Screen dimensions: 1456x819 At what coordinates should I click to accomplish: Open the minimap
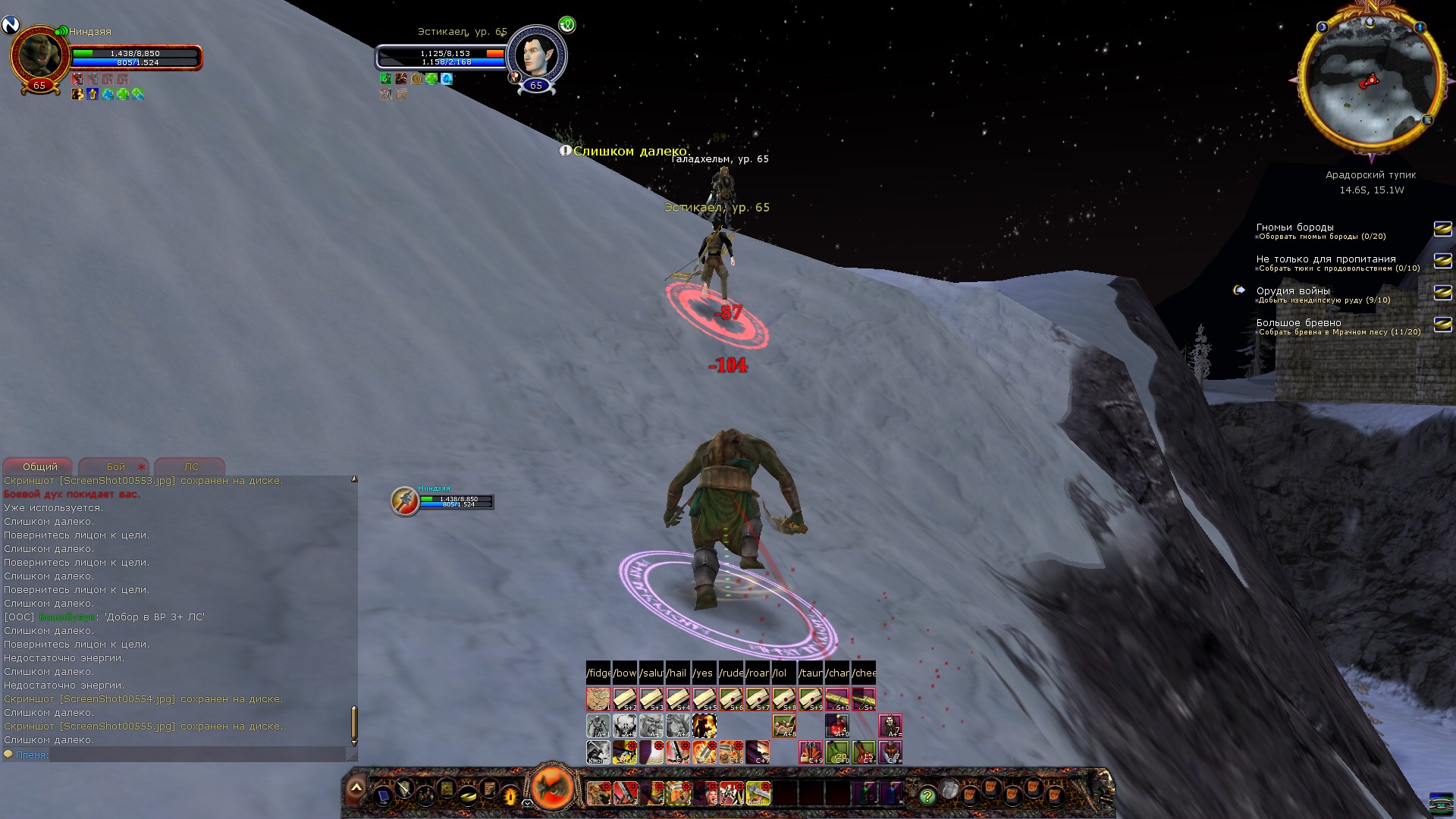pos(1371,78)
